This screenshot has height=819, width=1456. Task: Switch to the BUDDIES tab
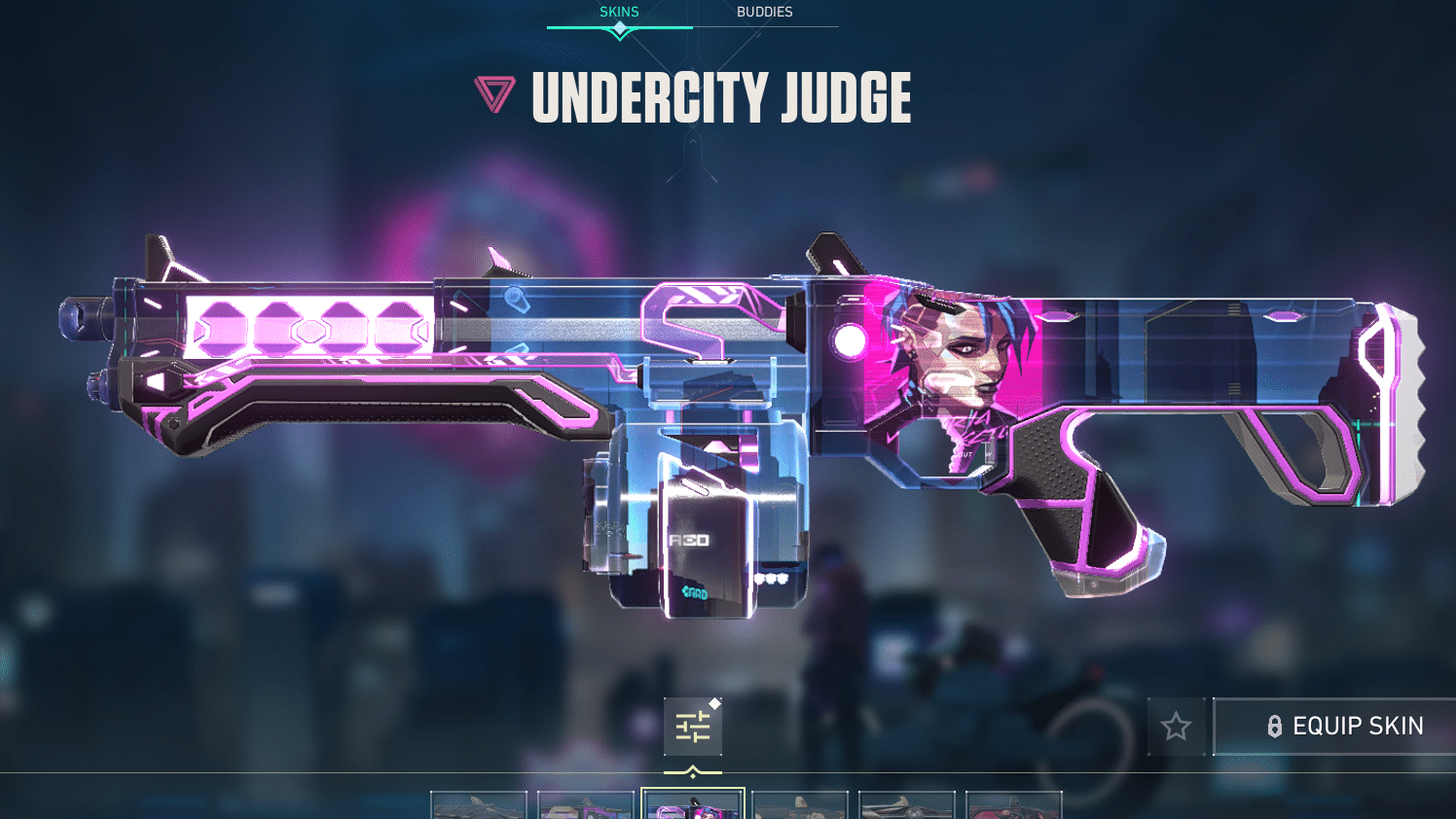tap(763, 12)
